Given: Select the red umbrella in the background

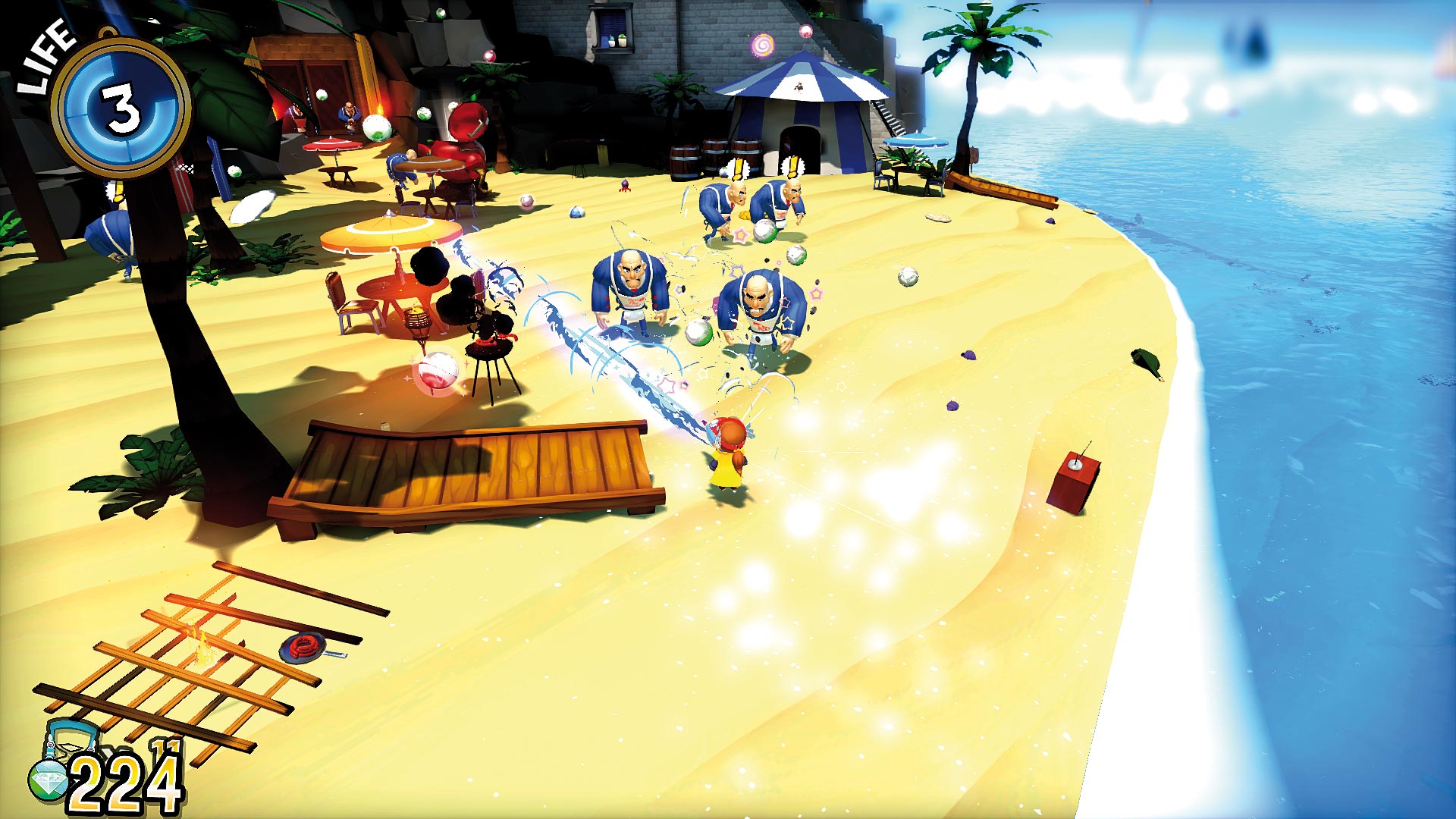Looking at the screenshot, I should coord(330,144).
